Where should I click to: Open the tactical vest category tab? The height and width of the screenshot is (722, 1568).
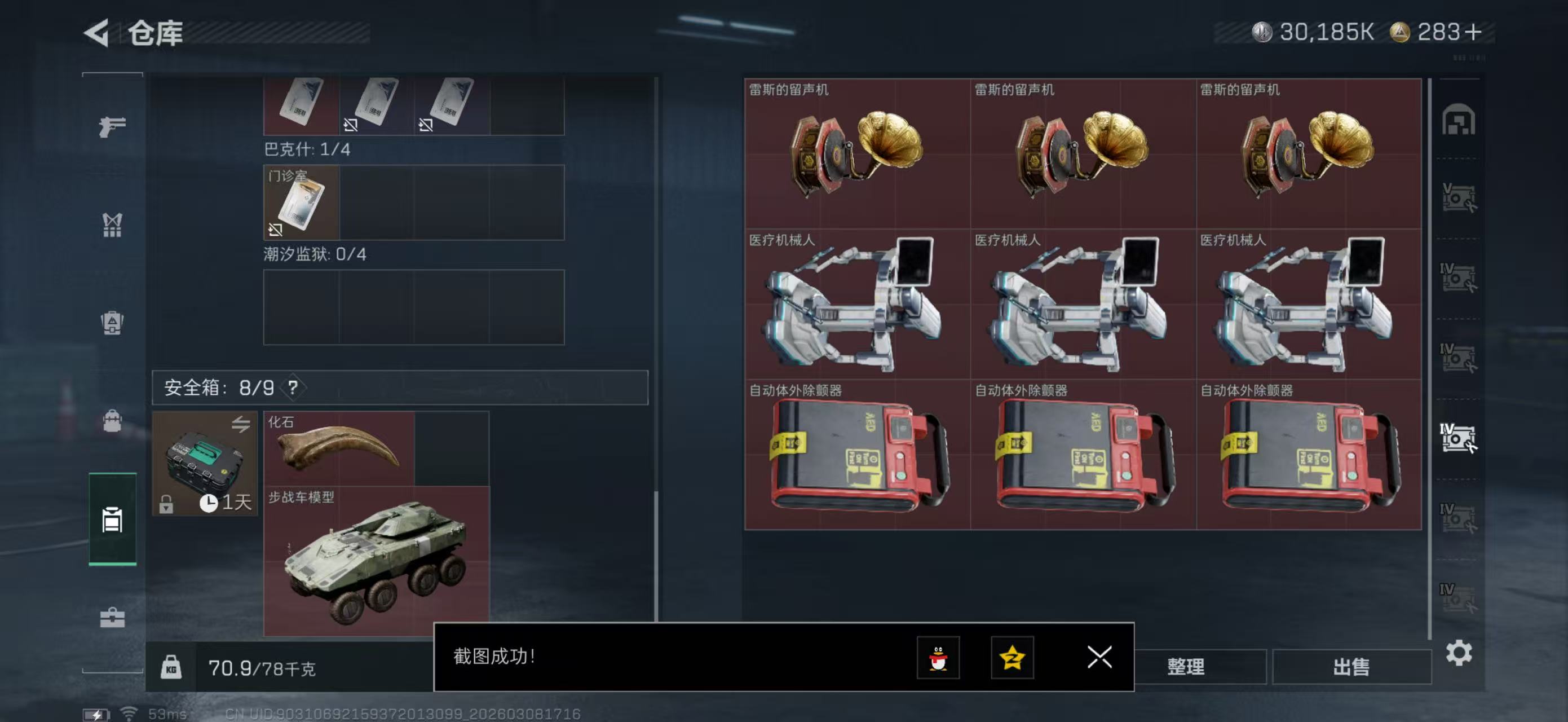click(x=113, y=224)
